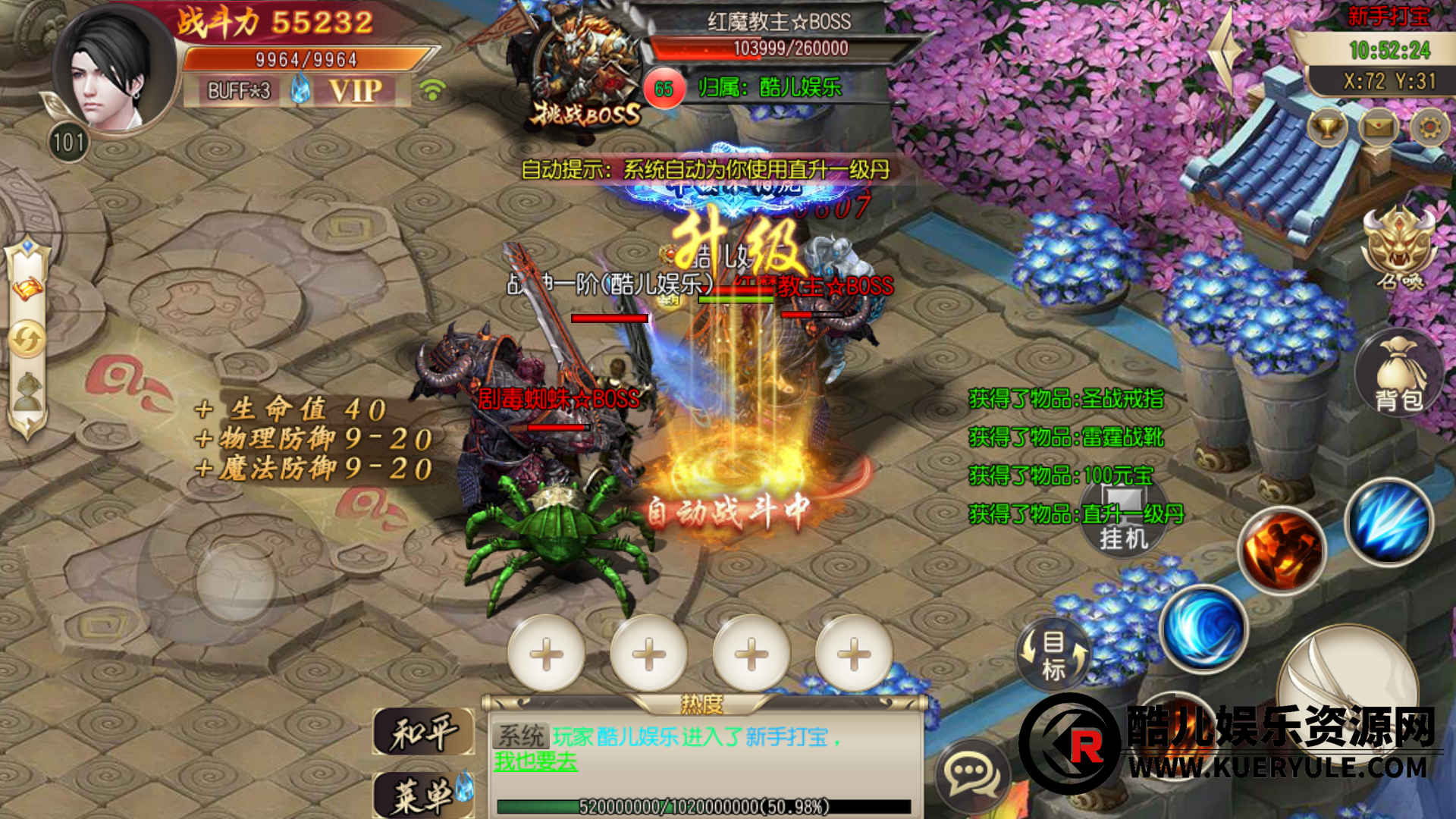This screenshot has width=1456, height=819.
Task: Change the 和平 attack mode
Action: tap(423, 733)
